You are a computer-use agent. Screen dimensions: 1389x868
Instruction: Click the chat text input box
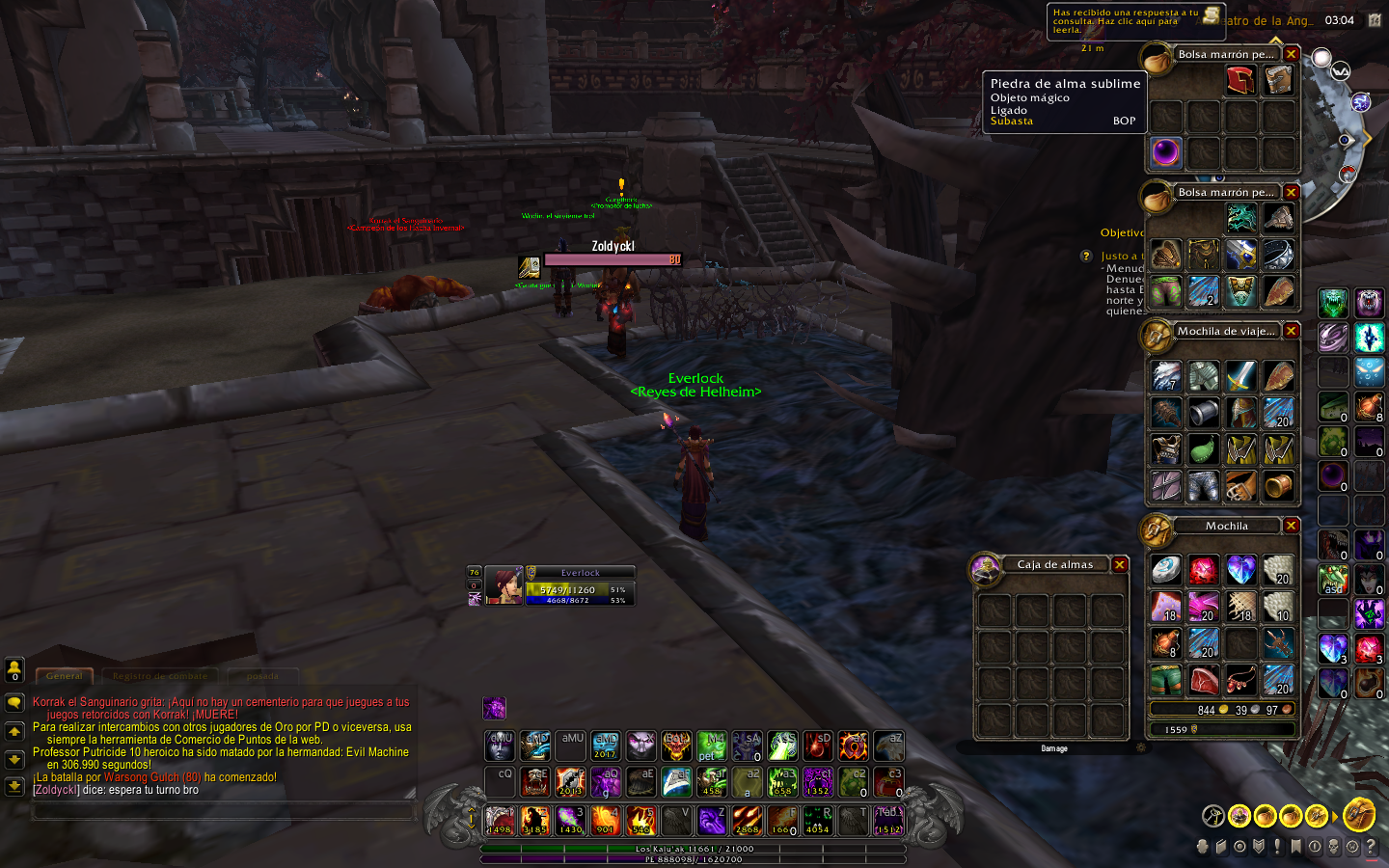tap(224, 812)
